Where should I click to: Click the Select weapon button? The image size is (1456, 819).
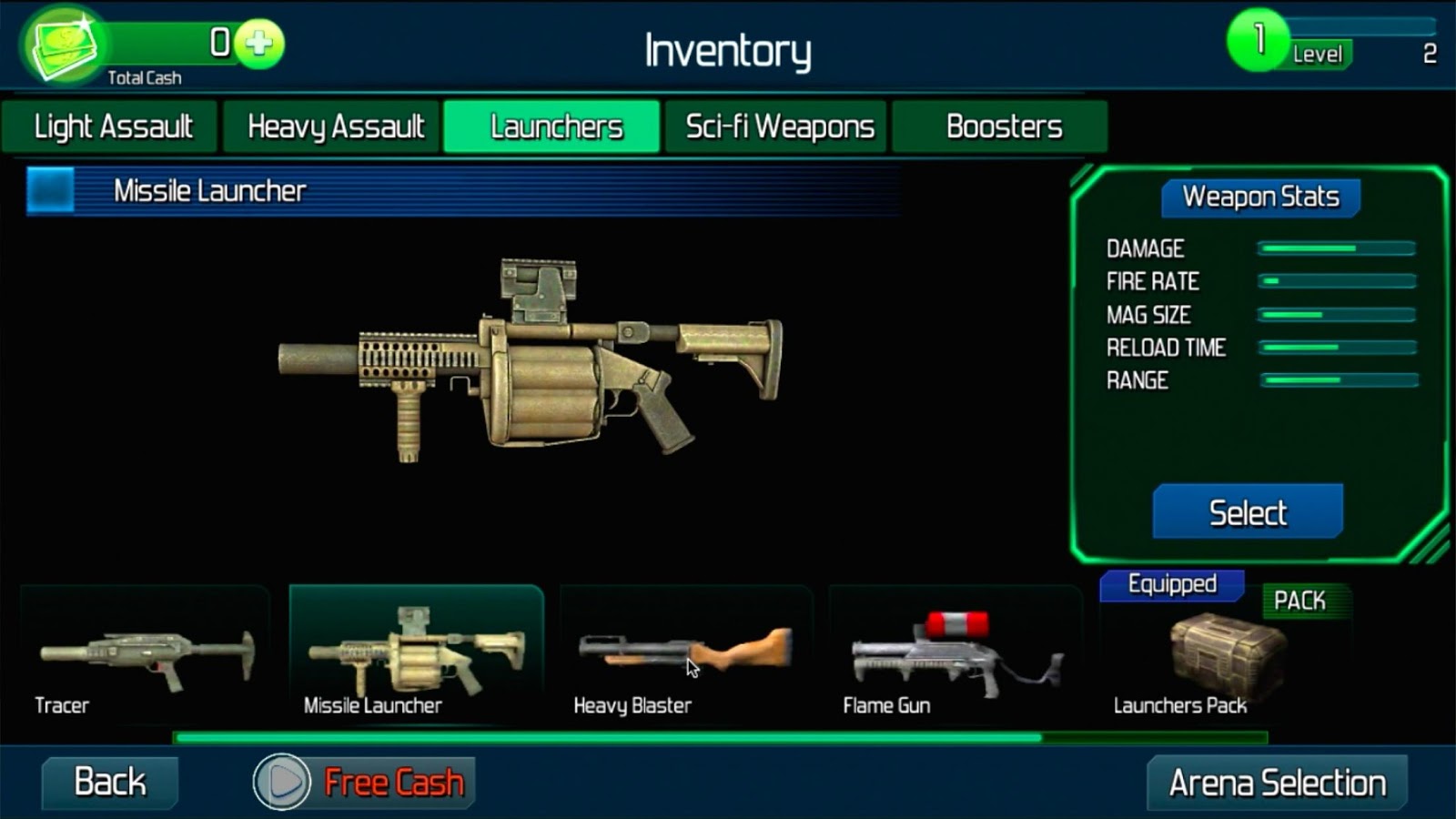point(1248,512)
